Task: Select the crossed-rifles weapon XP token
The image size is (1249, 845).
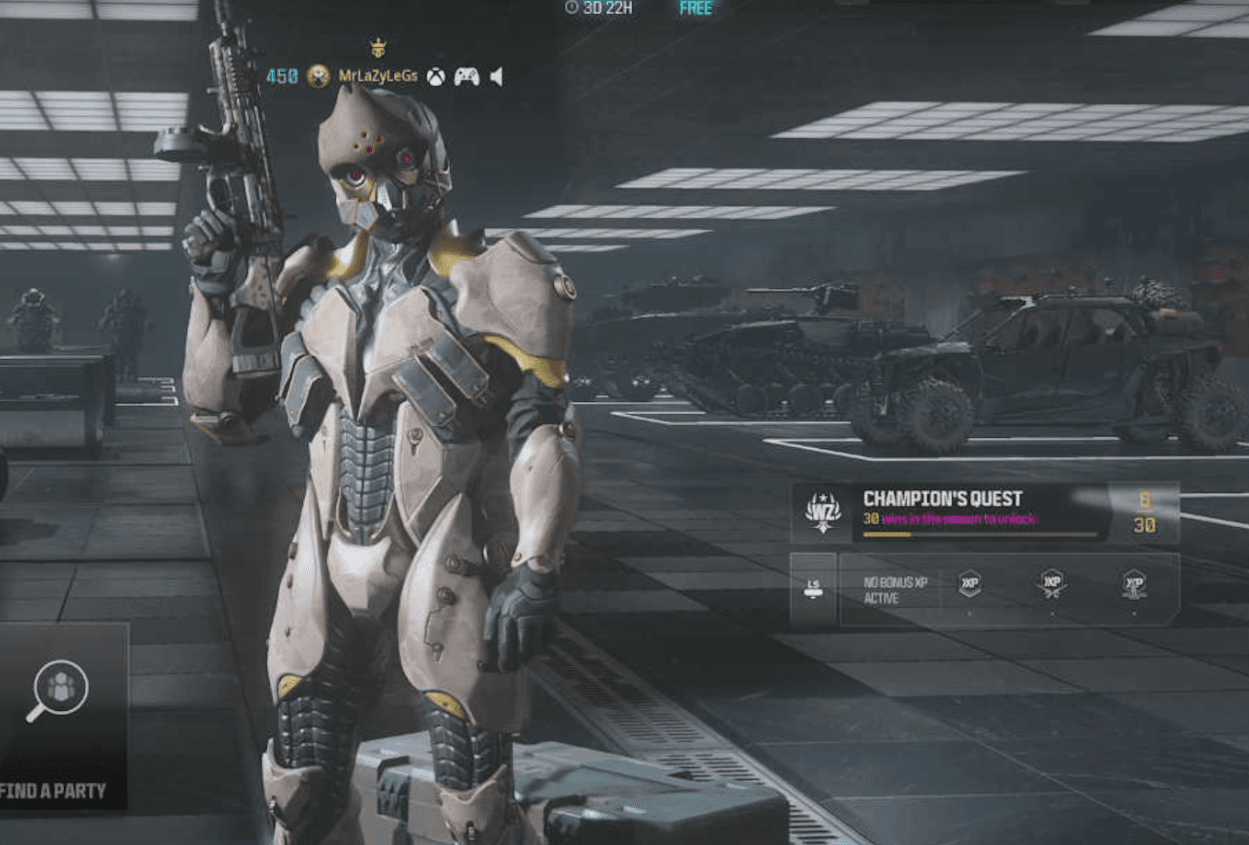Action: tap(1051, 584)
